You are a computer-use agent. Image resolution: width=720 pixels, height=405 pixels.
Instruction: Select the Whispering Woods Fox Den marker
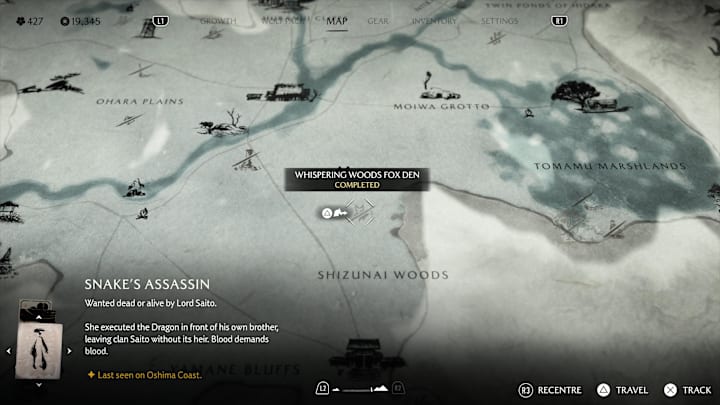click(359, 211)
